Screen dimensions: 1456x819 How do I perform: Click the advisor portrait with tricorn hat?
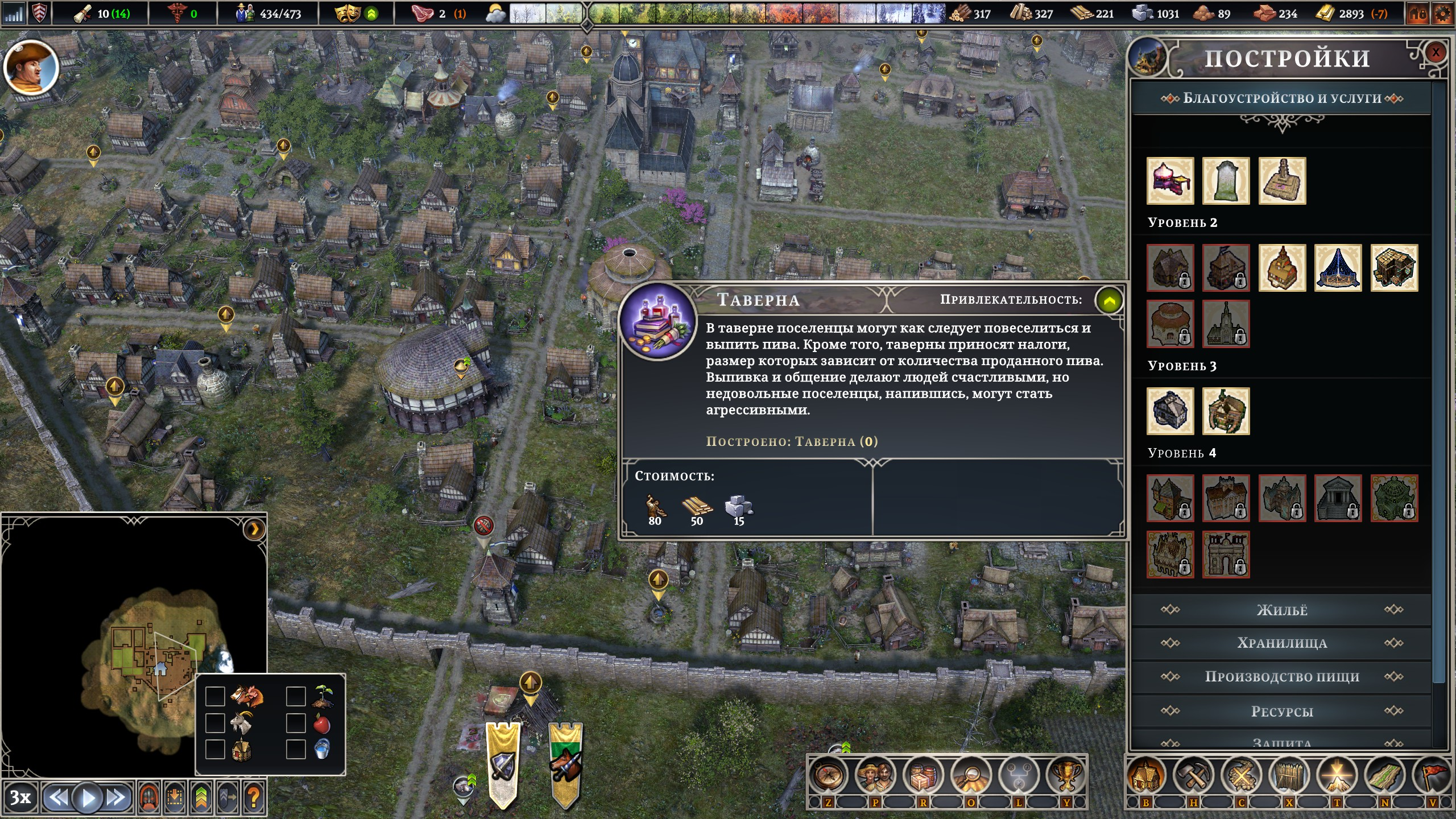pos(31,68)
